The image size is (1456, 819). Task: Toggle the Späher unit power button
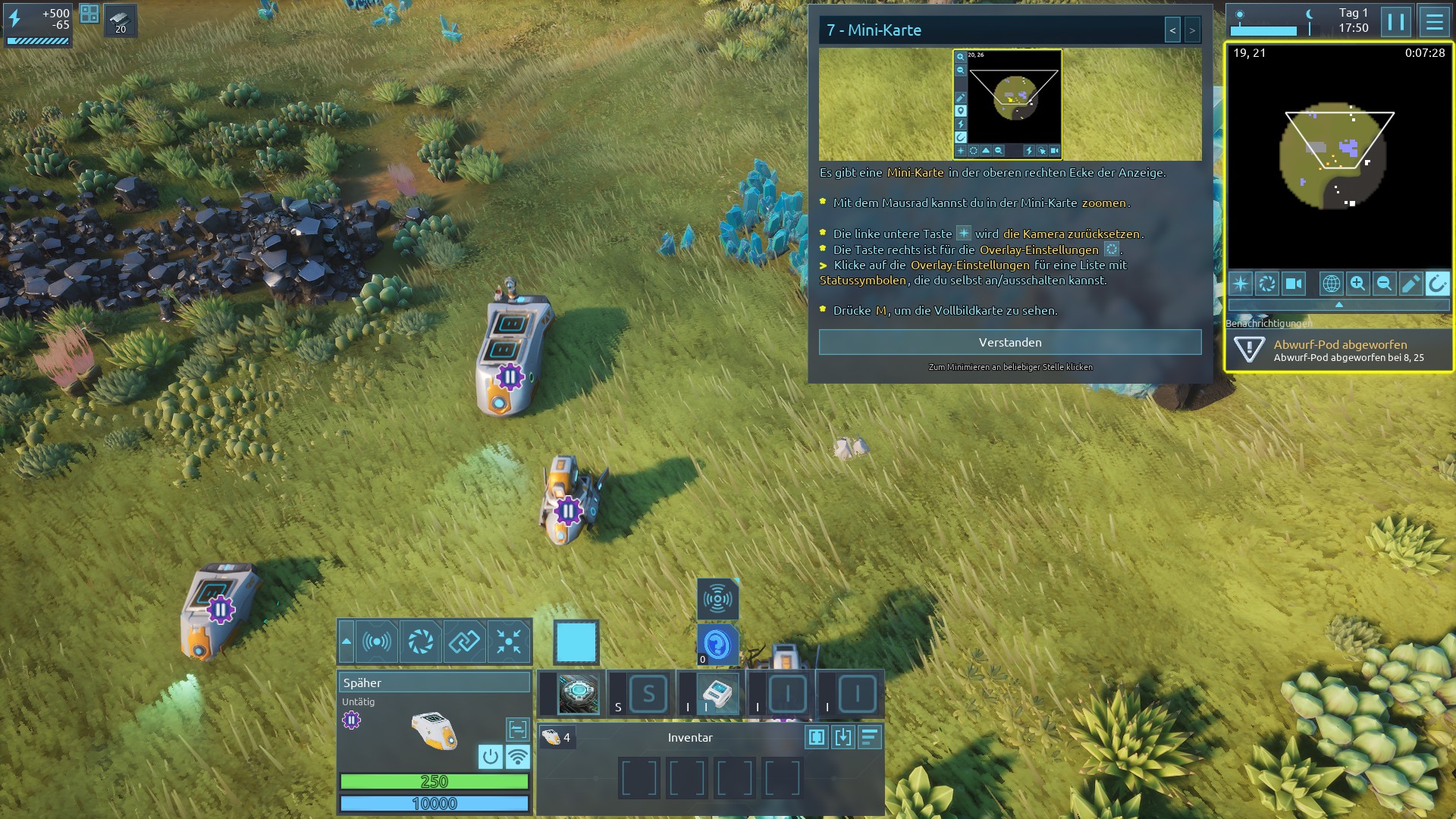pos(491,756)
